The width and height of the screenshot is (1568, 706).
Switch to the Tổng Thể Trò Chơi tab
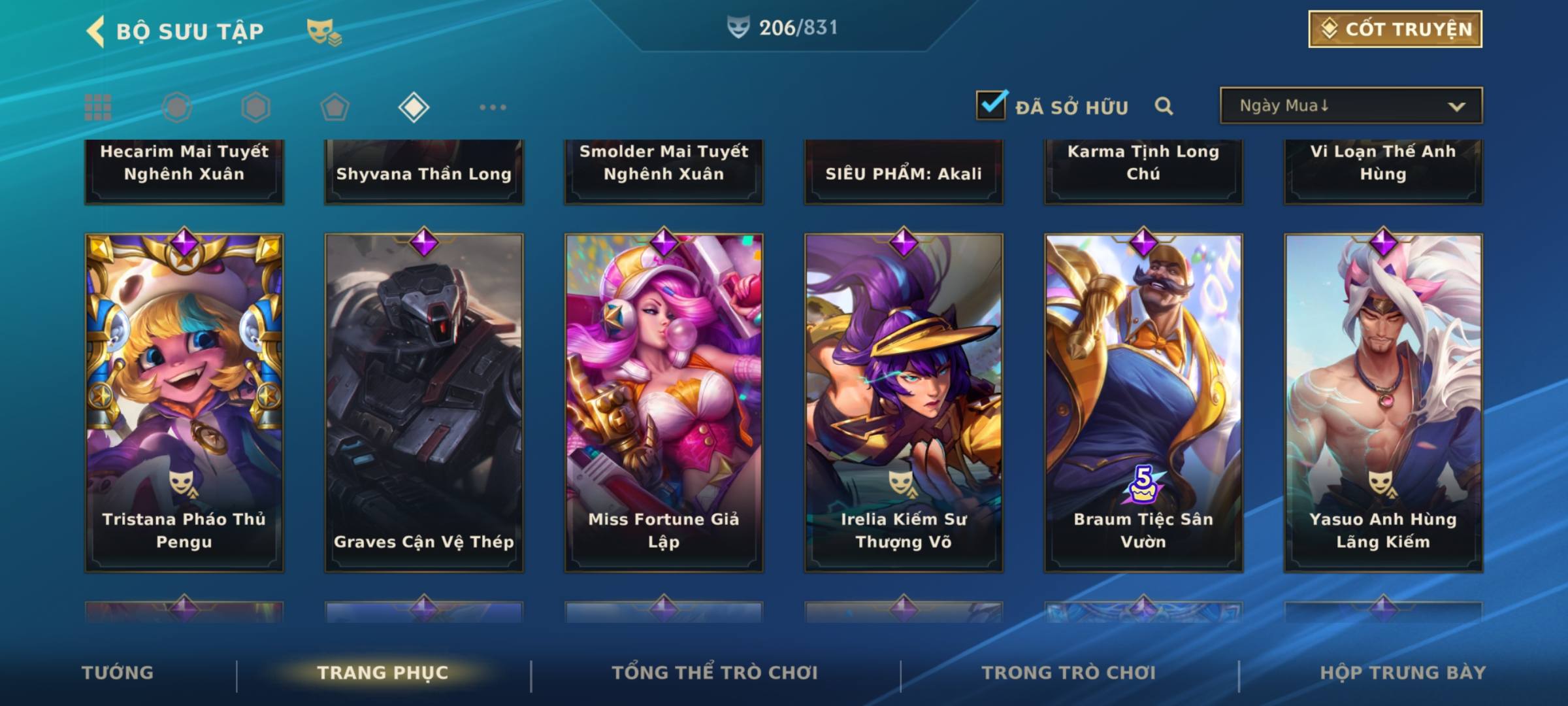pos(715,673)
